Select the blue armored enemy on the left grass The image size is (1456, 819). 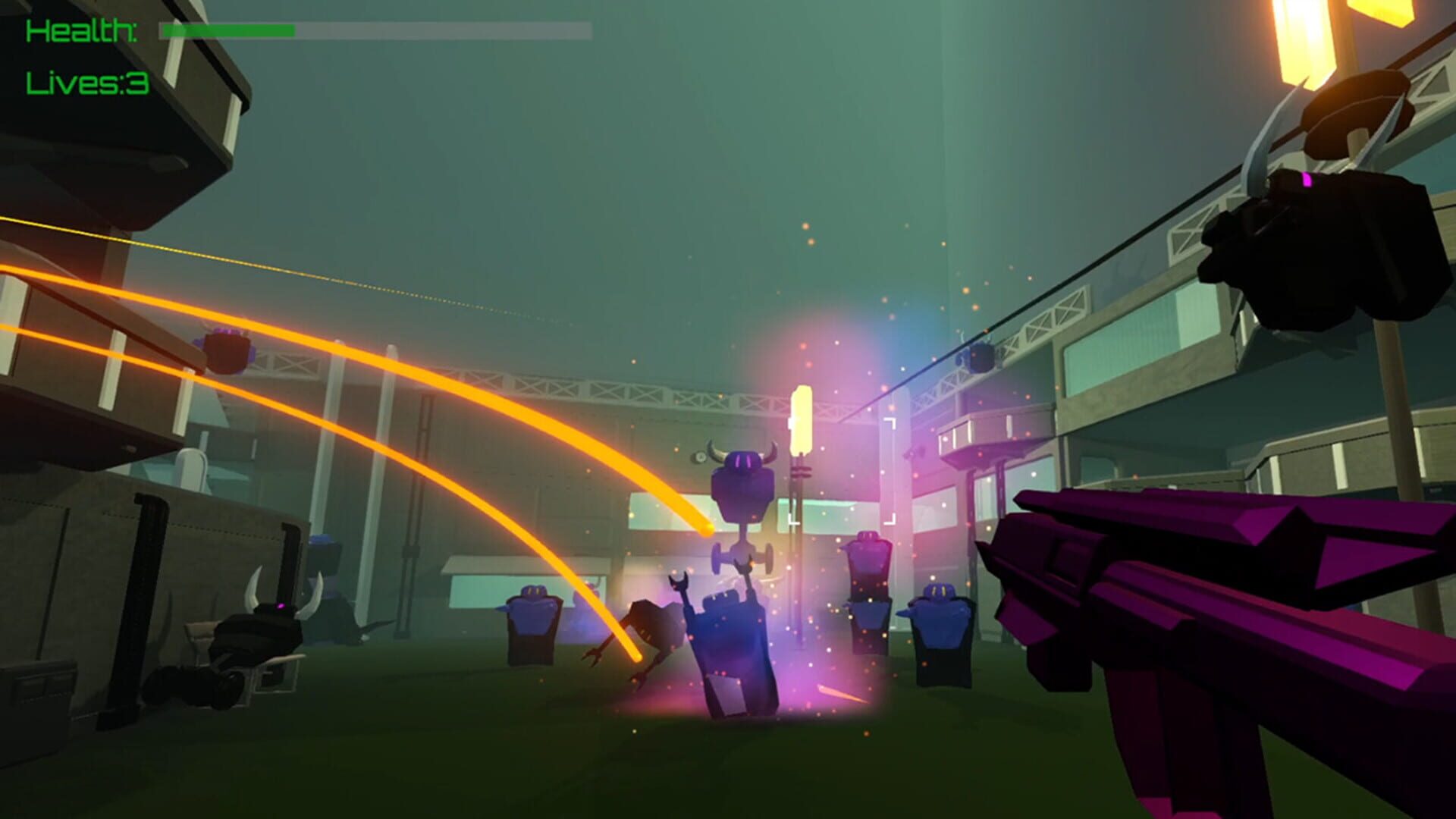[x=531, y=614]
